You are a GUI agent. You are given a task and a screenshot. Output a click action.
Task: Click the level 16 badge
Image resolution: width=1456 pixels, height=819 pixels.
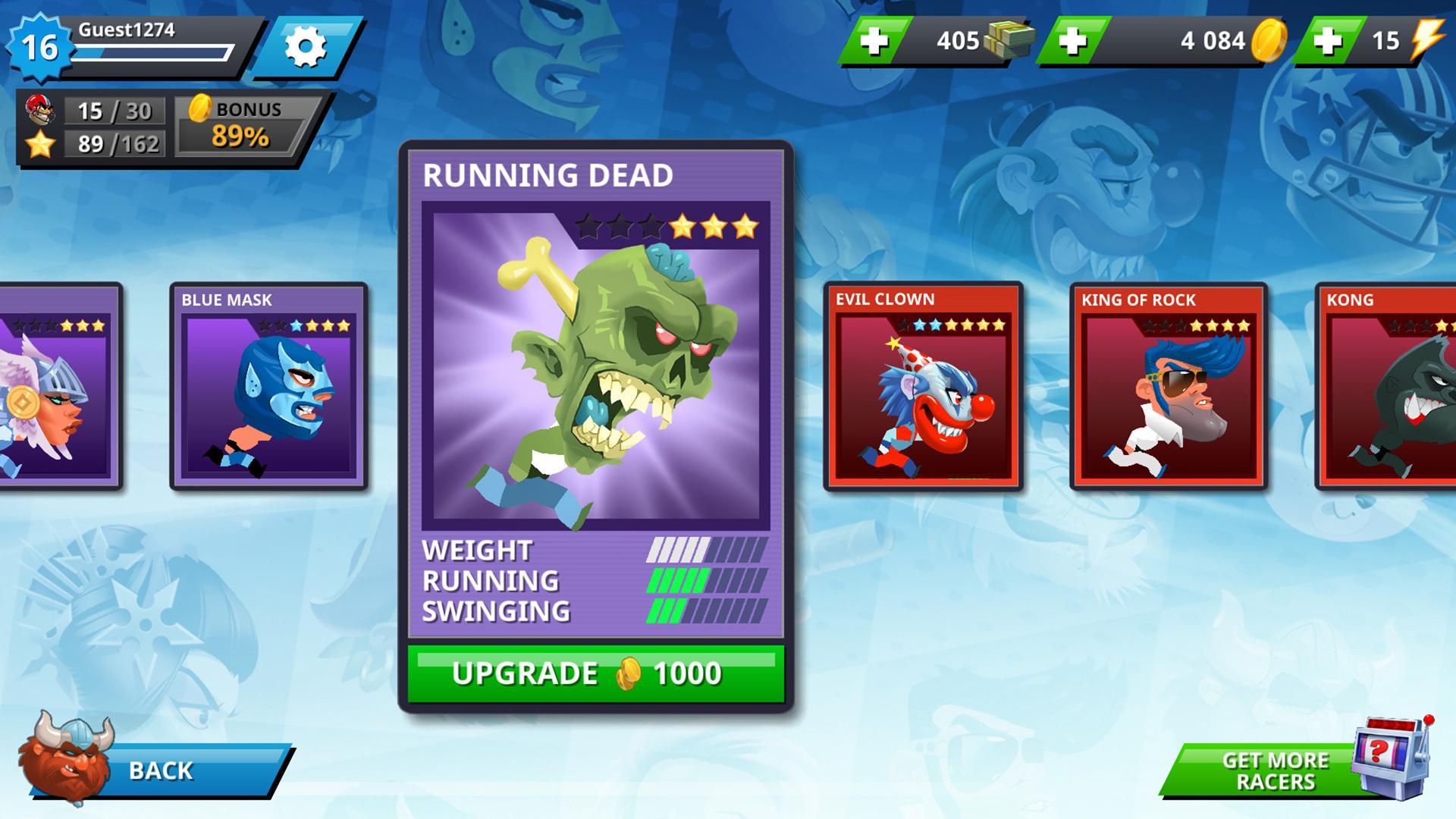tap(39, 47)
